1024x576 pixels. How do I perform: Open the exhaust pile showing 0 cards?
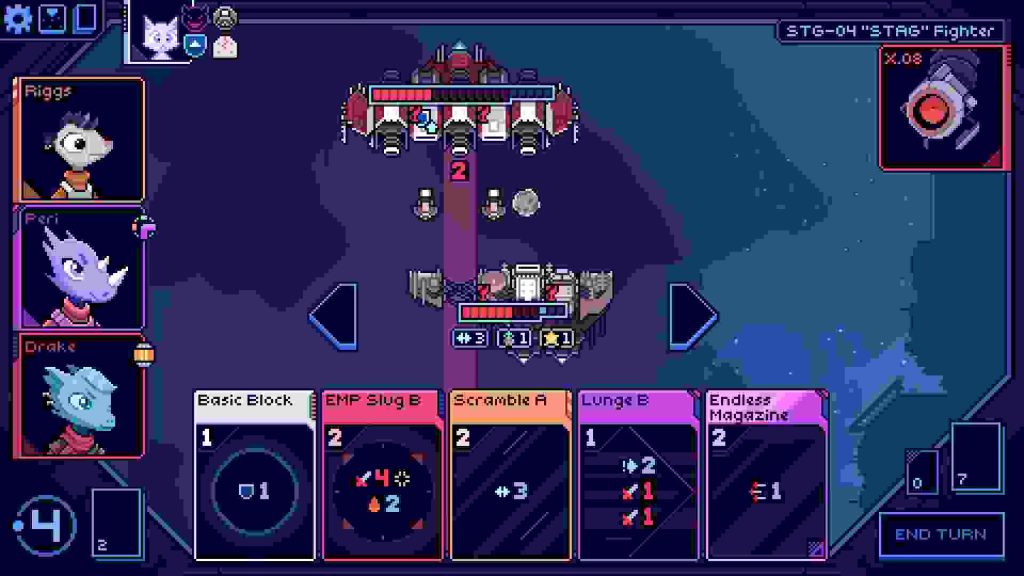[x=922, y=472]
